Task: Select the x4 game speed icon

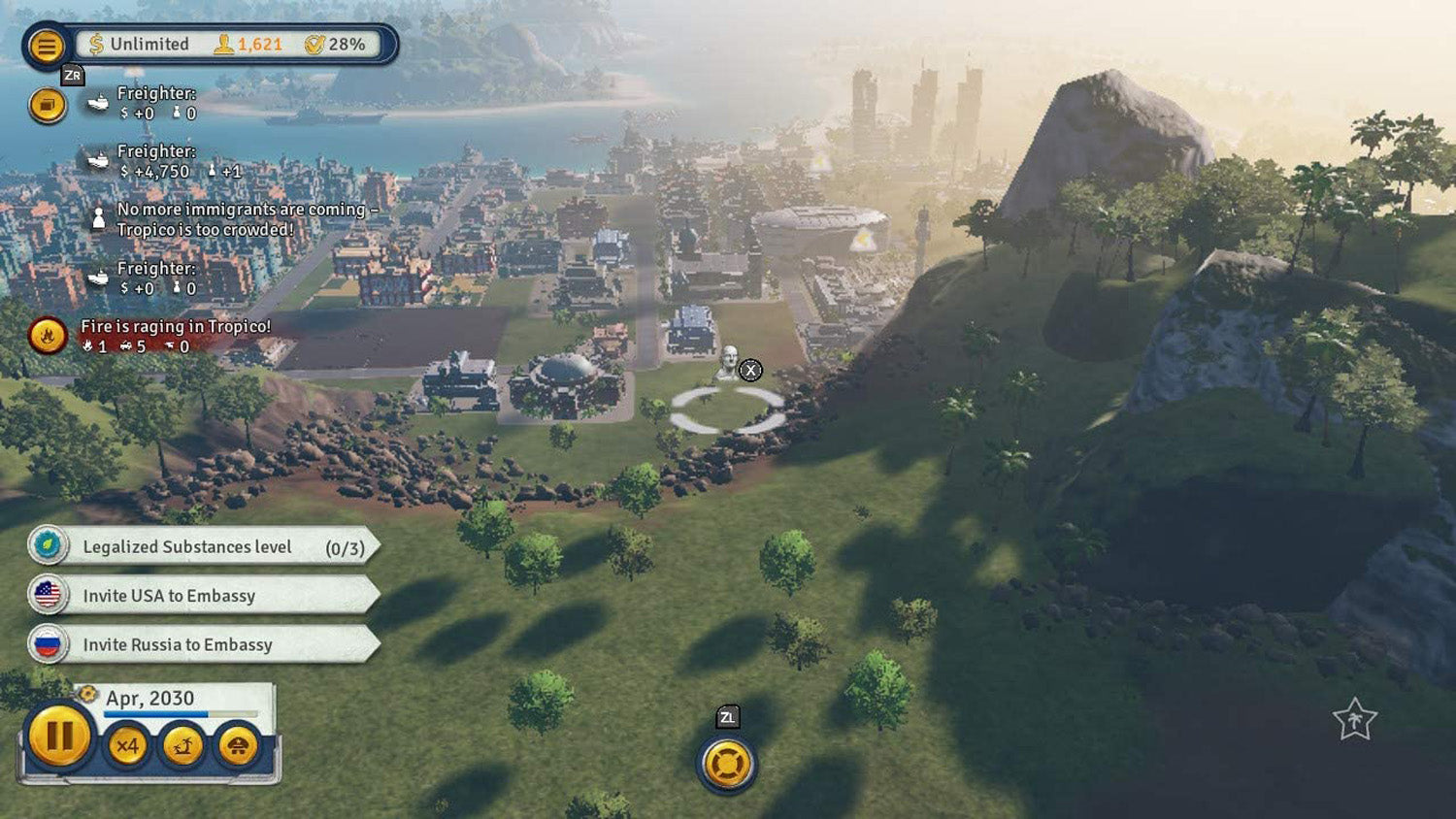Action: coord(128,746)
